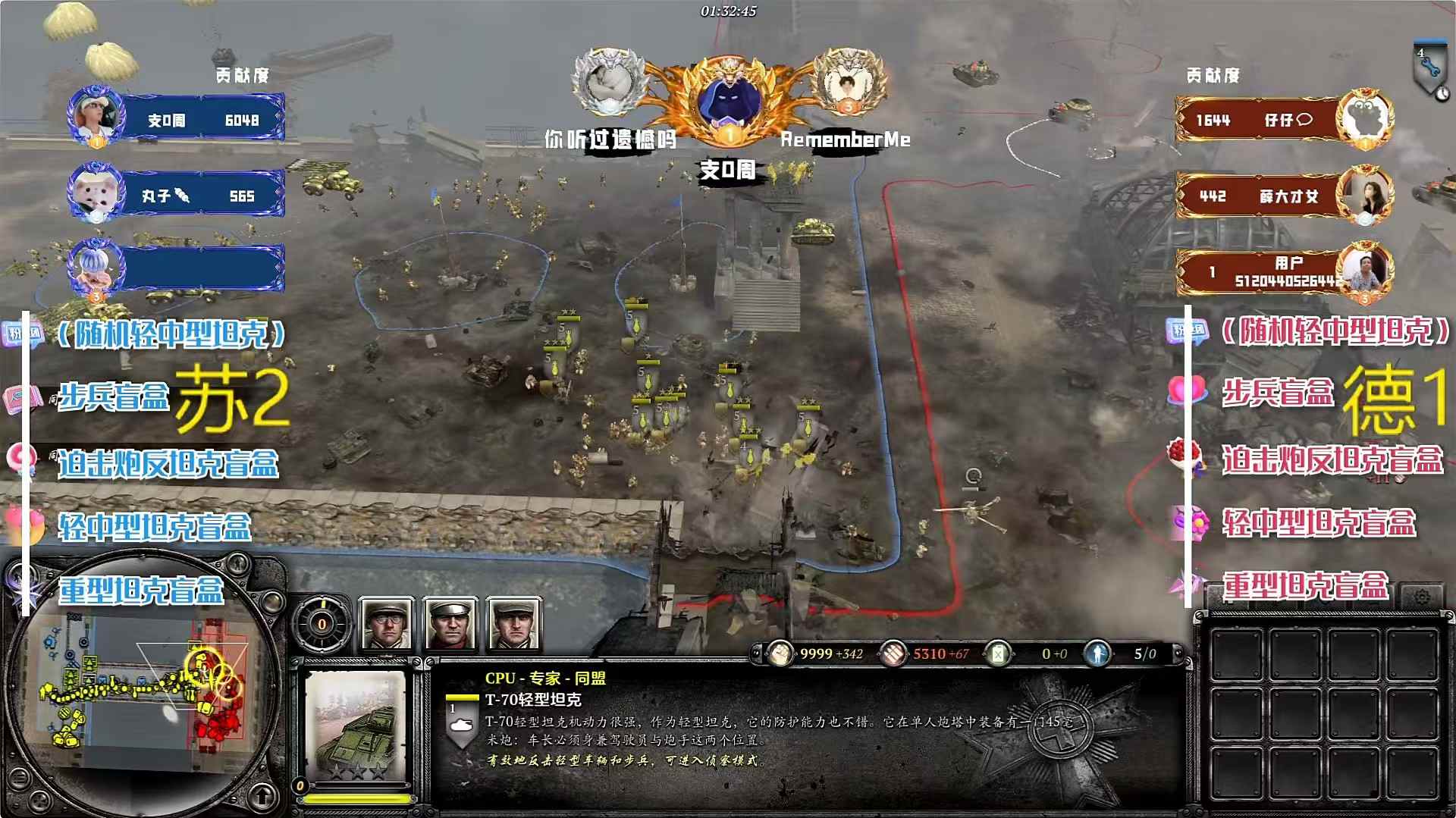Click the wrench engineer group shield icon
The height and width of the screenshot is (818, 1456).
pyautogui.click(x=1430, y=70)
